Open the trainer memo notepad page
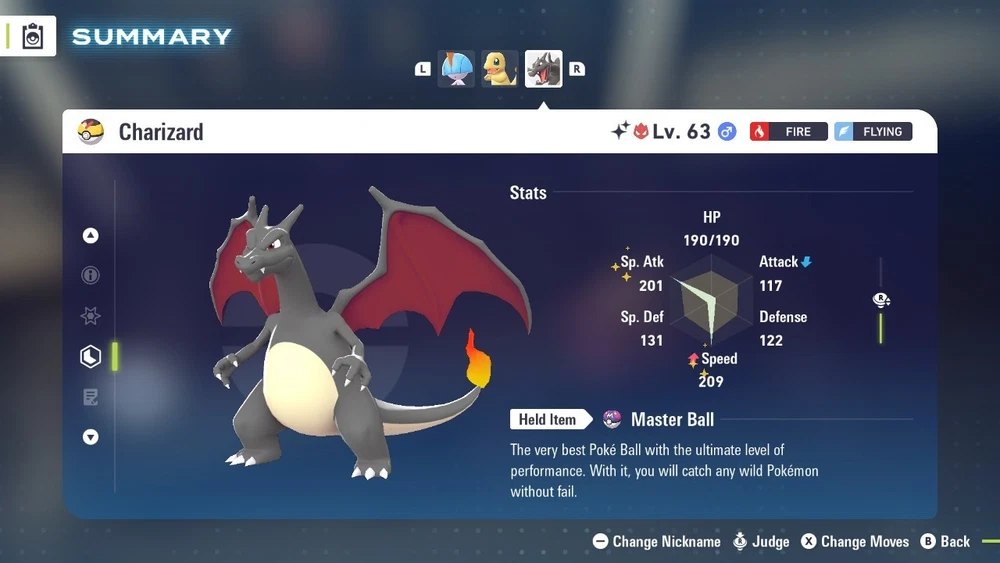This screenshot has width=1000, height=563. tap(91, 397)
